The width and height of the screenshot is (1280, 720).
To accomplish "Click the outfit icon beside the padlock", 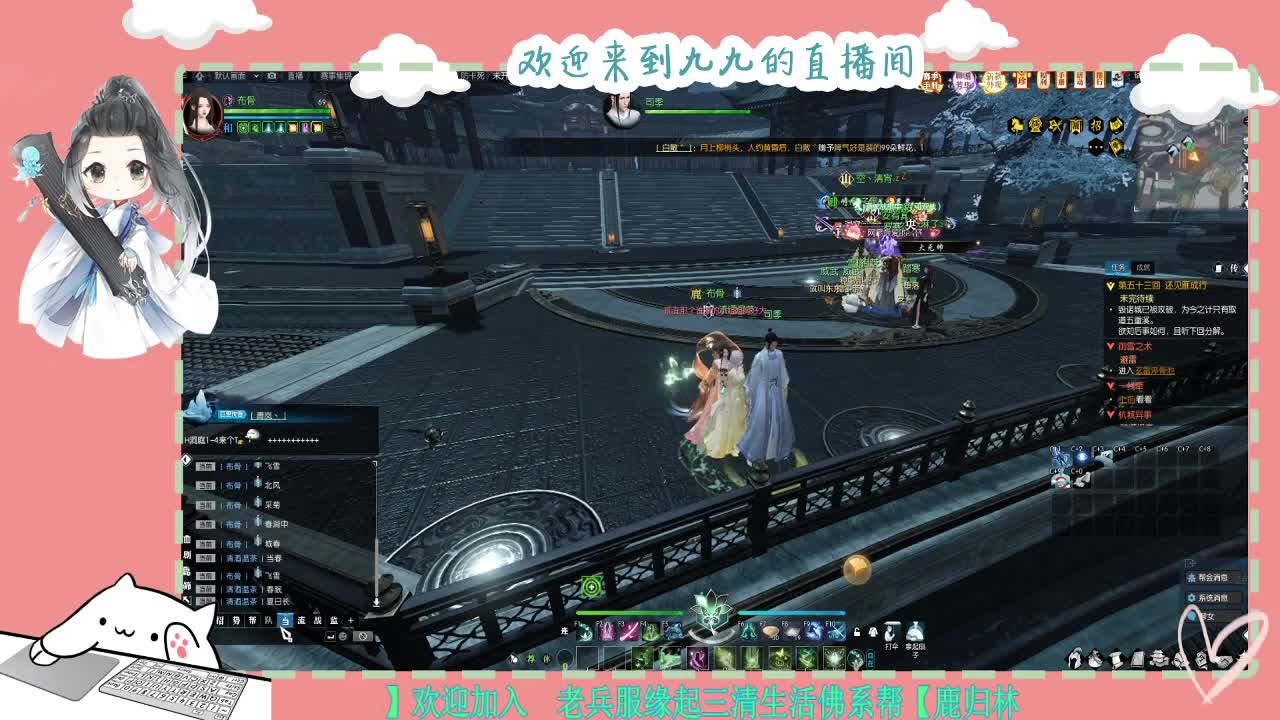I will point(872,630).
